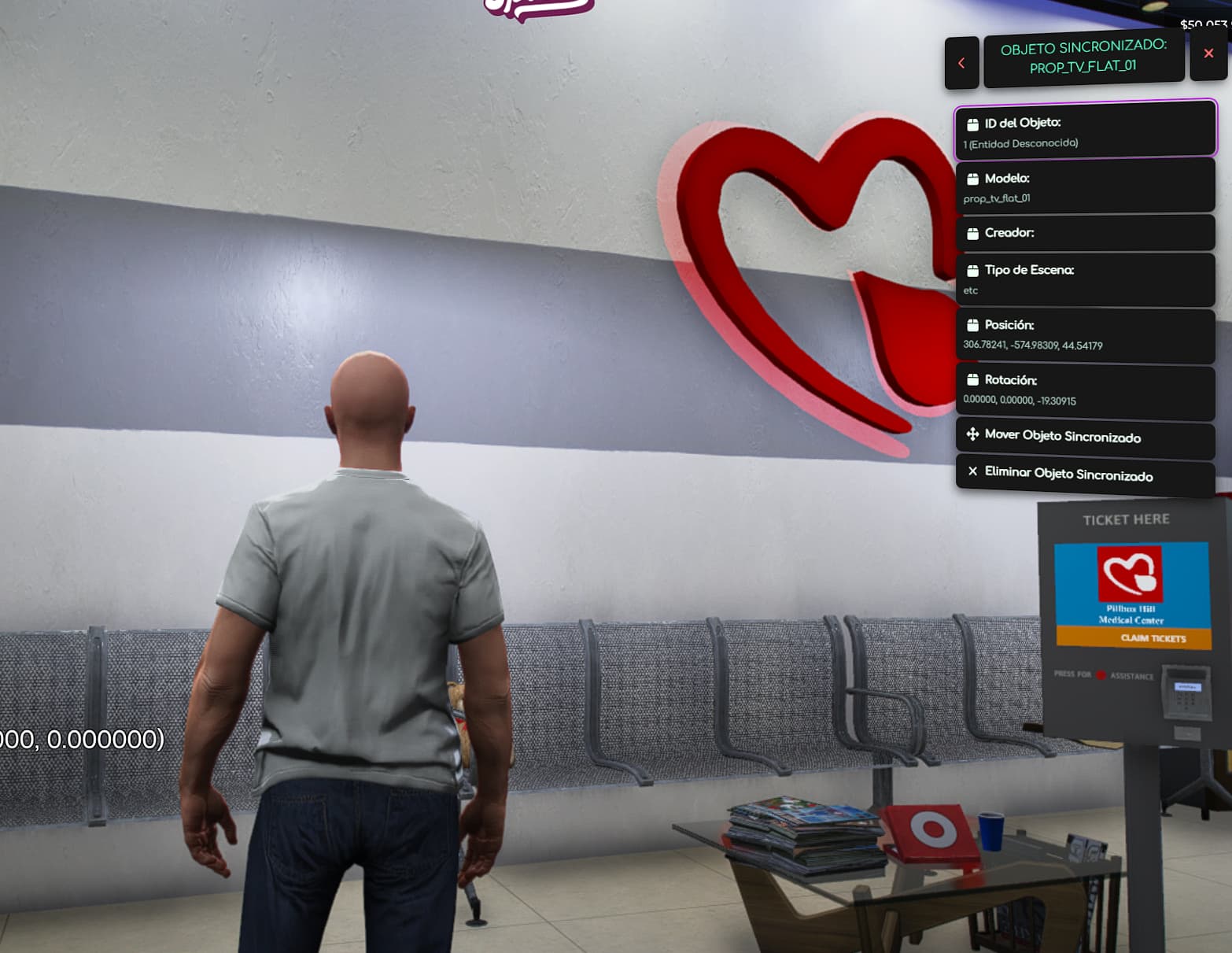
Task: Open "Mover Objeto Sincronizado"
Action: click(1062, 436)
